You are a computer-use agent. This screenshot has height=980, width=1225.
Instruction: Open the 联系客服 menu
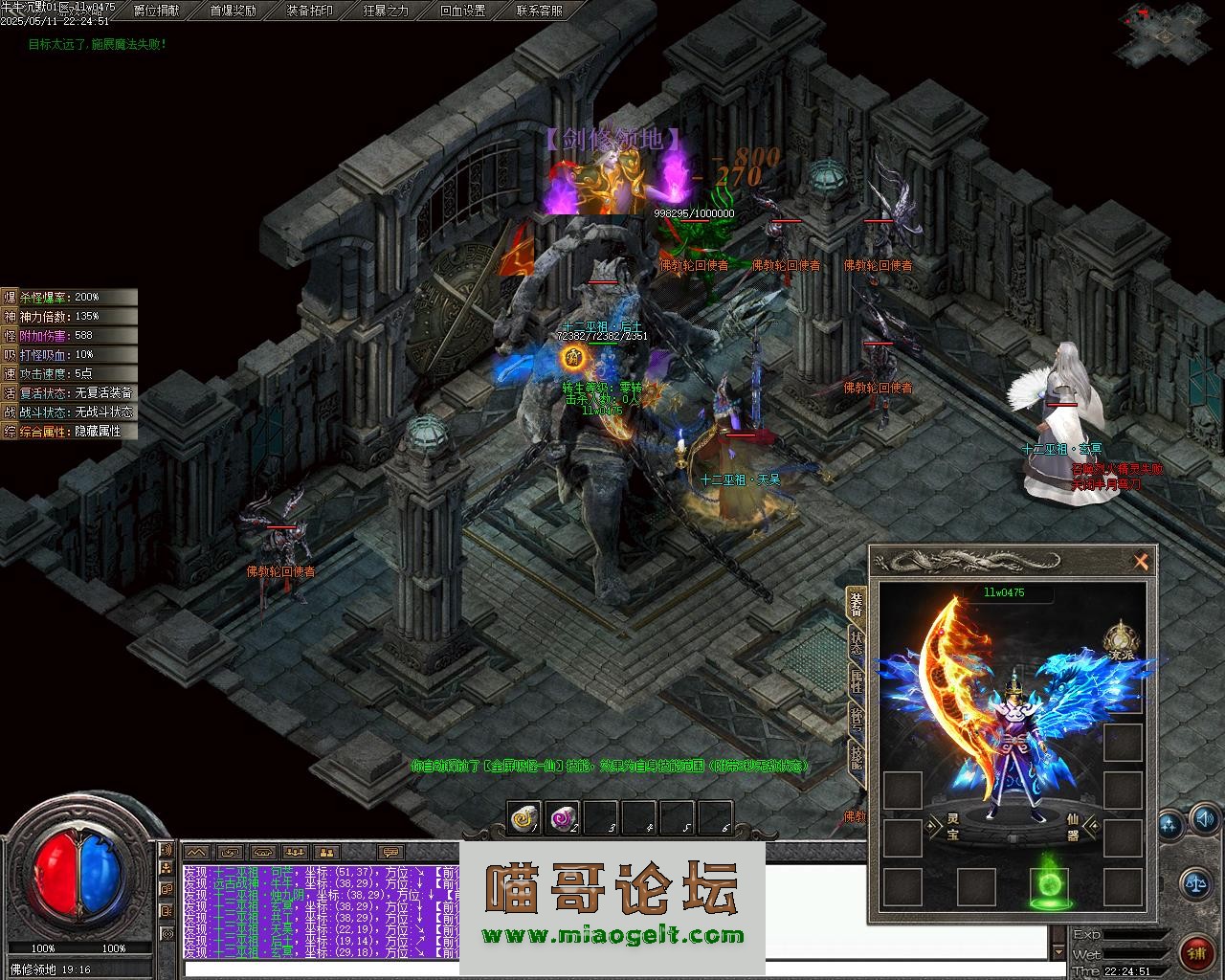(x=540, y=11)
